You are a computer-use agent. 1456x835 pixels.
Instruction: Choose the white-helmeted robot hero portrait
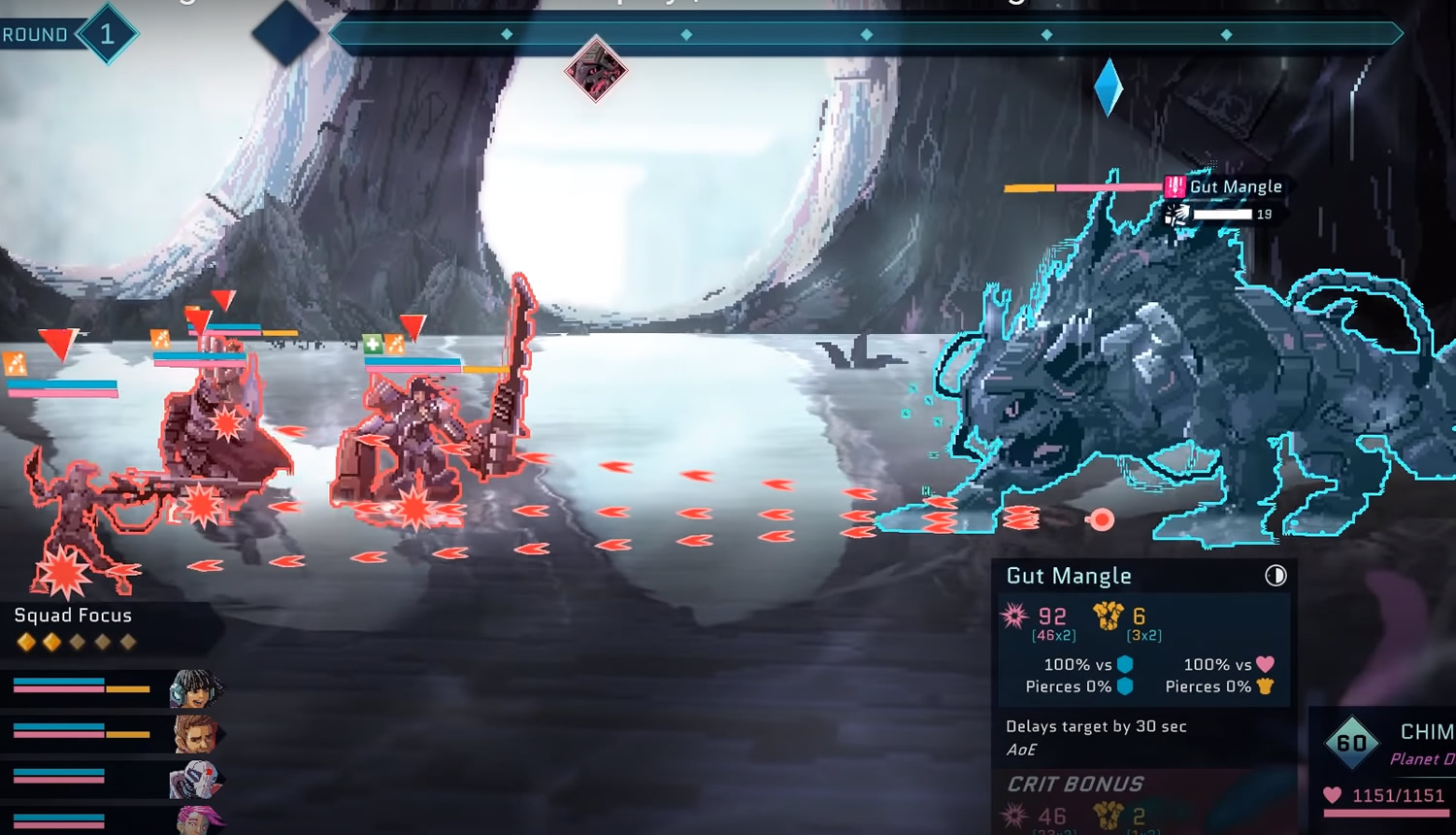(194, 780)
